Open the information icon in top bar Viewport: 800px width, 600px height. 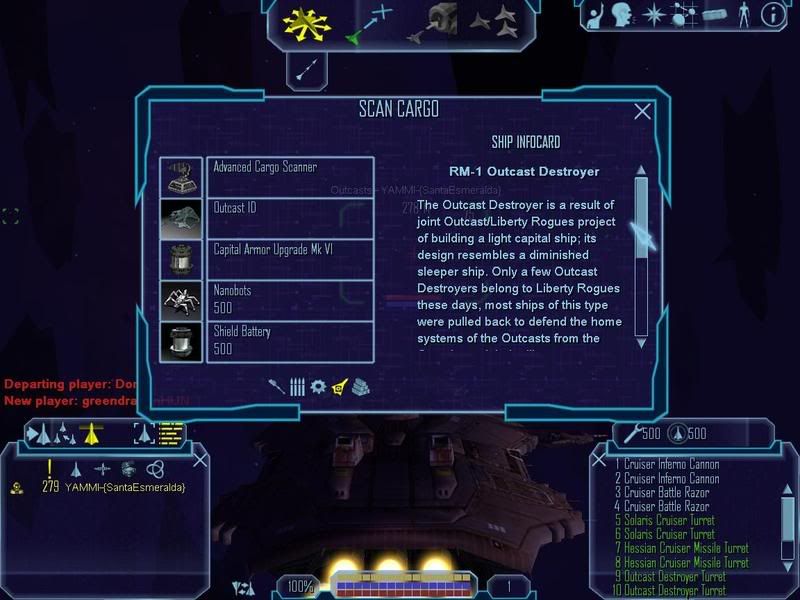click(x=772, y=14)
